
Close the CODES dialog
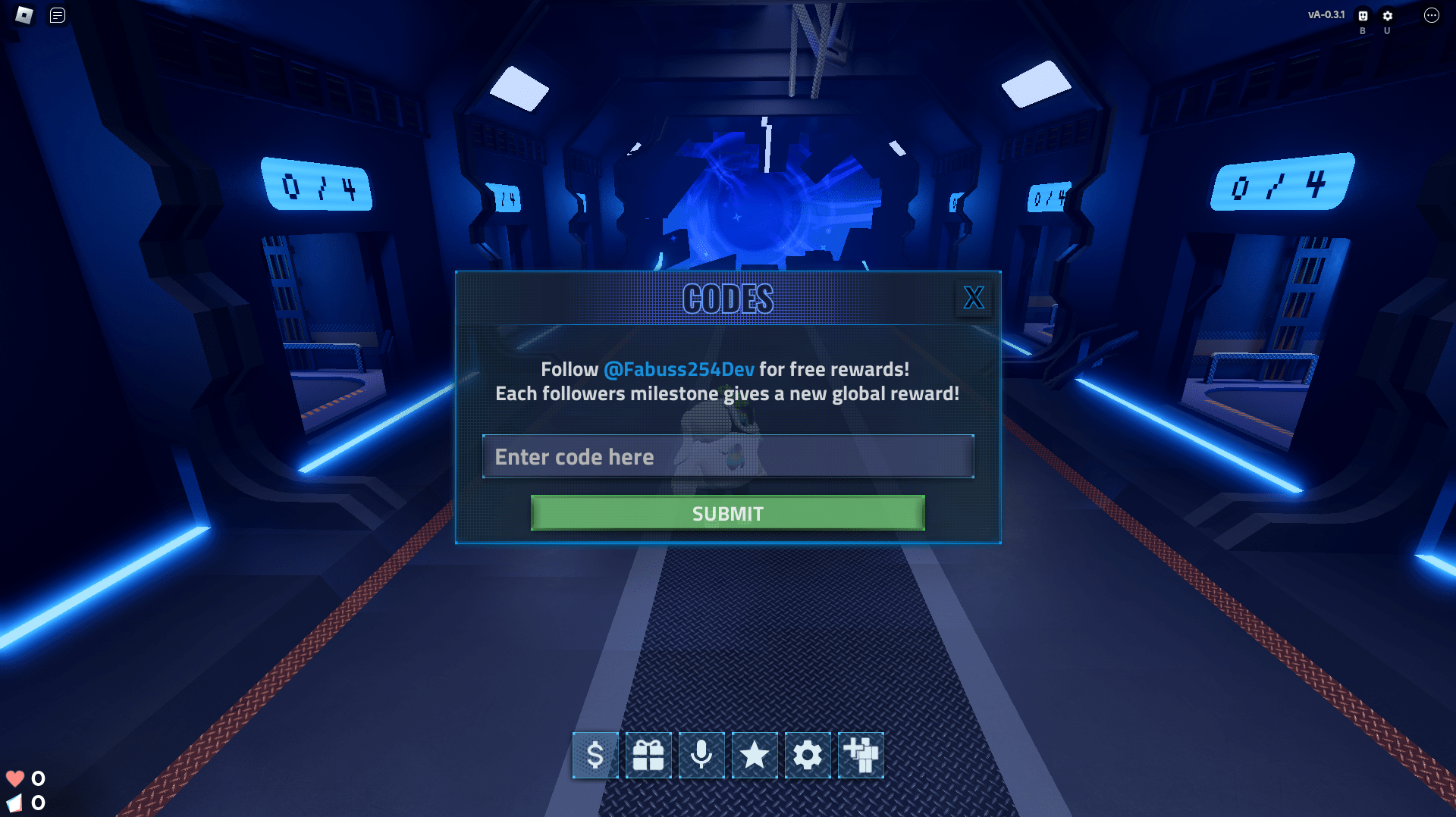[974, 299]
